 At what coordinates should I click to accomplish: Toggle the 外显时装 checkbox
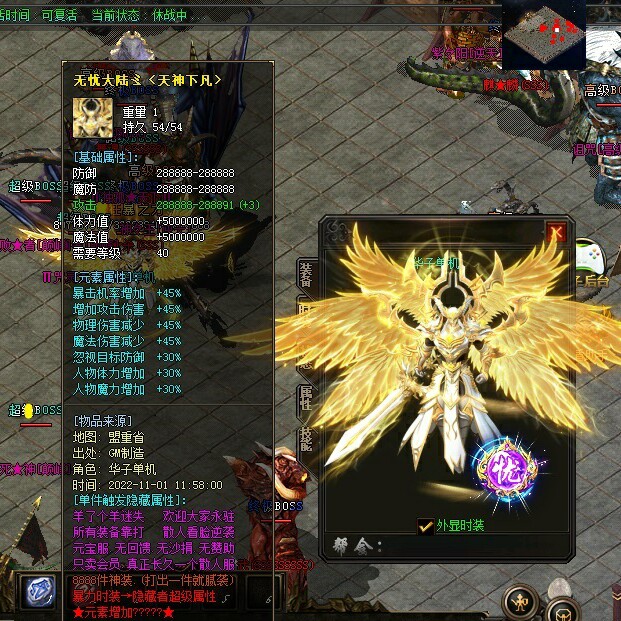(x=426, y=526)
